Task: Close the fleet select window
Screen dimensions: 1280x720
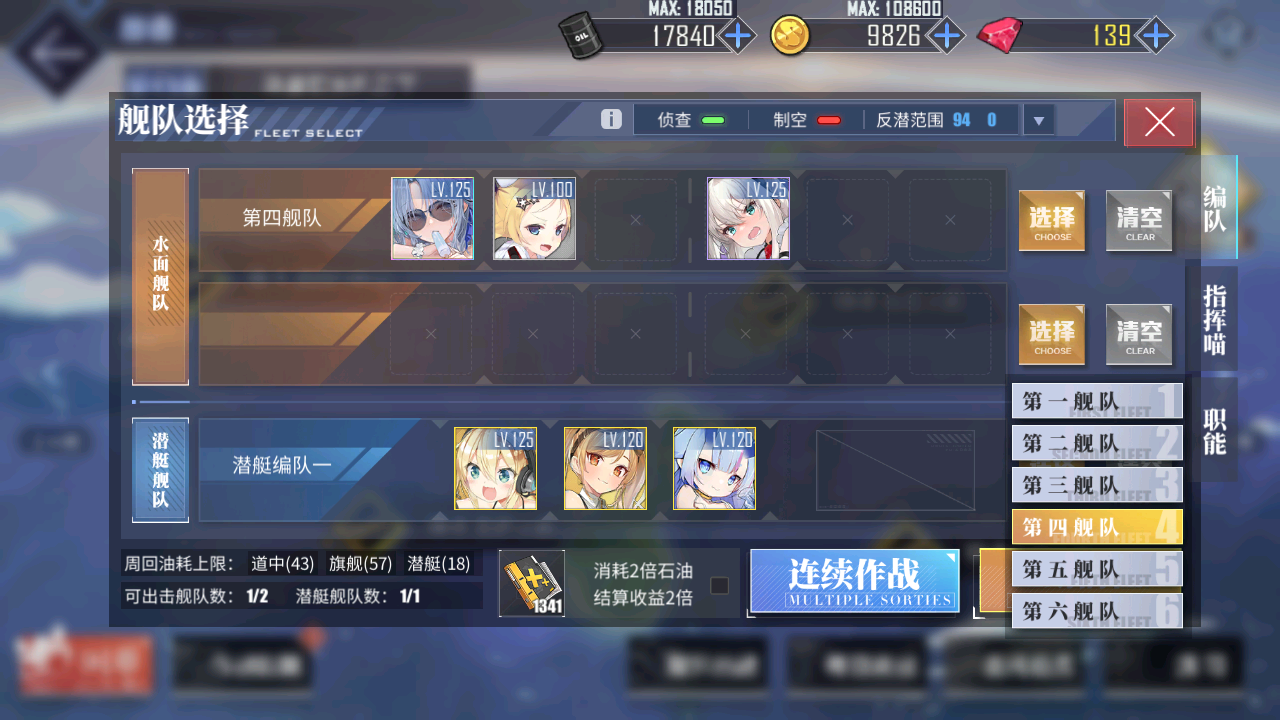Action: pyautogui.click(x=1159, y=123)
